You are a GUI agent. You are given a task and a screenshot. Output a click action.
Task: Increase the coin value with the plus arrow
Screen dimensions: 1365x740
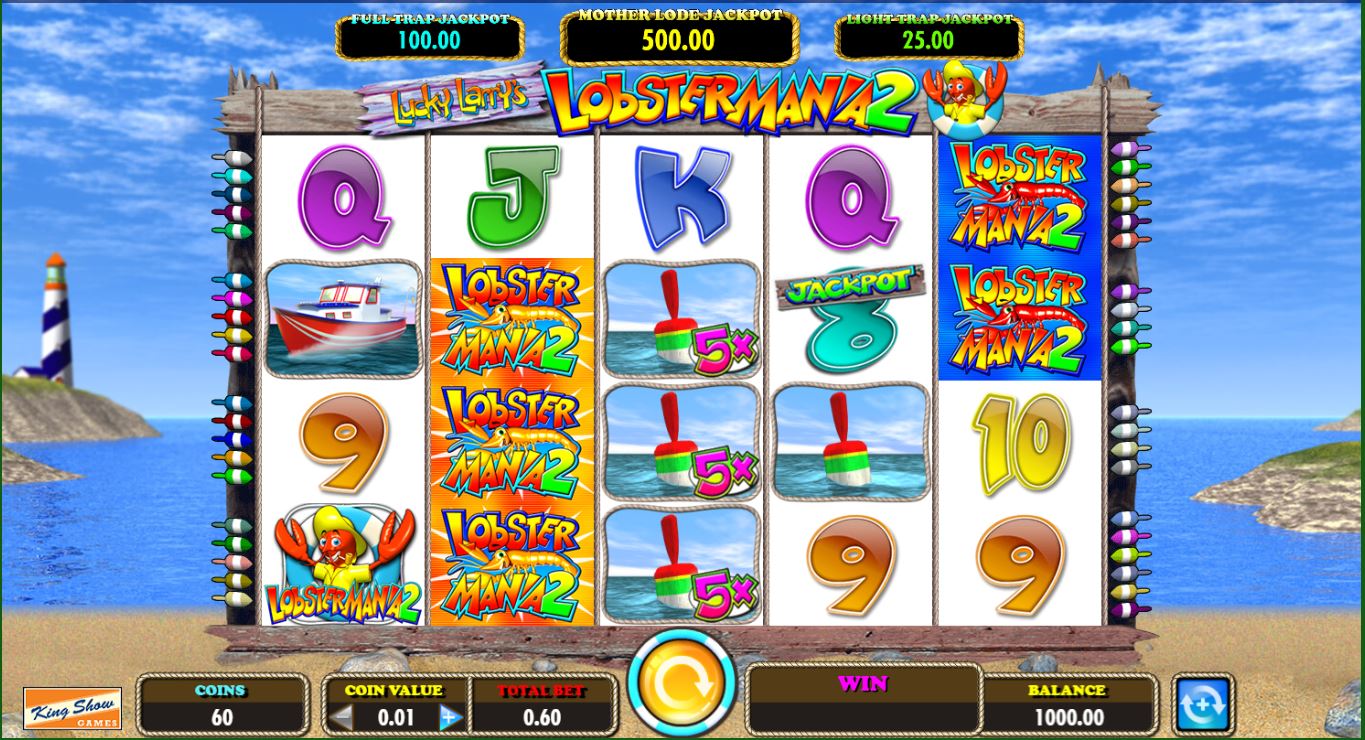tap(452, 717)
